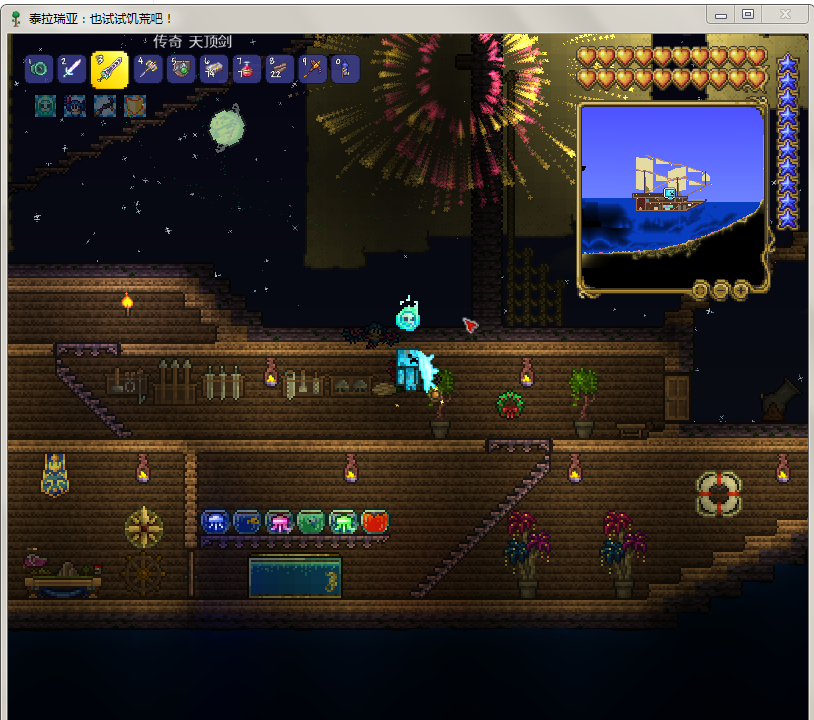Select the red potion hotbar slot
This screenshot has height=720, width=814.
click(247, 69)
